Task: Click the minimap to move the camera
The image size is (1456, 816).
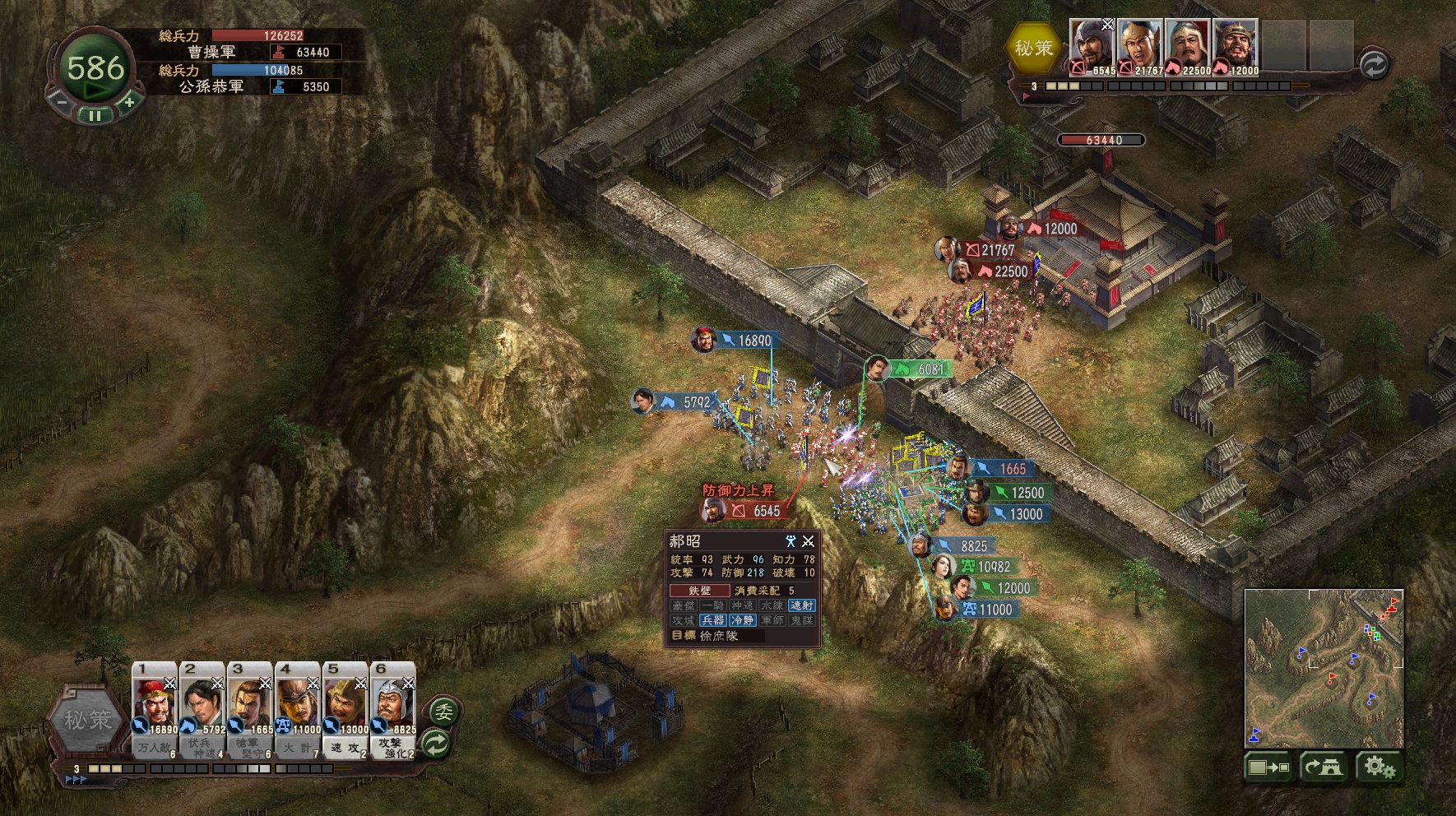Action: 1323,666
